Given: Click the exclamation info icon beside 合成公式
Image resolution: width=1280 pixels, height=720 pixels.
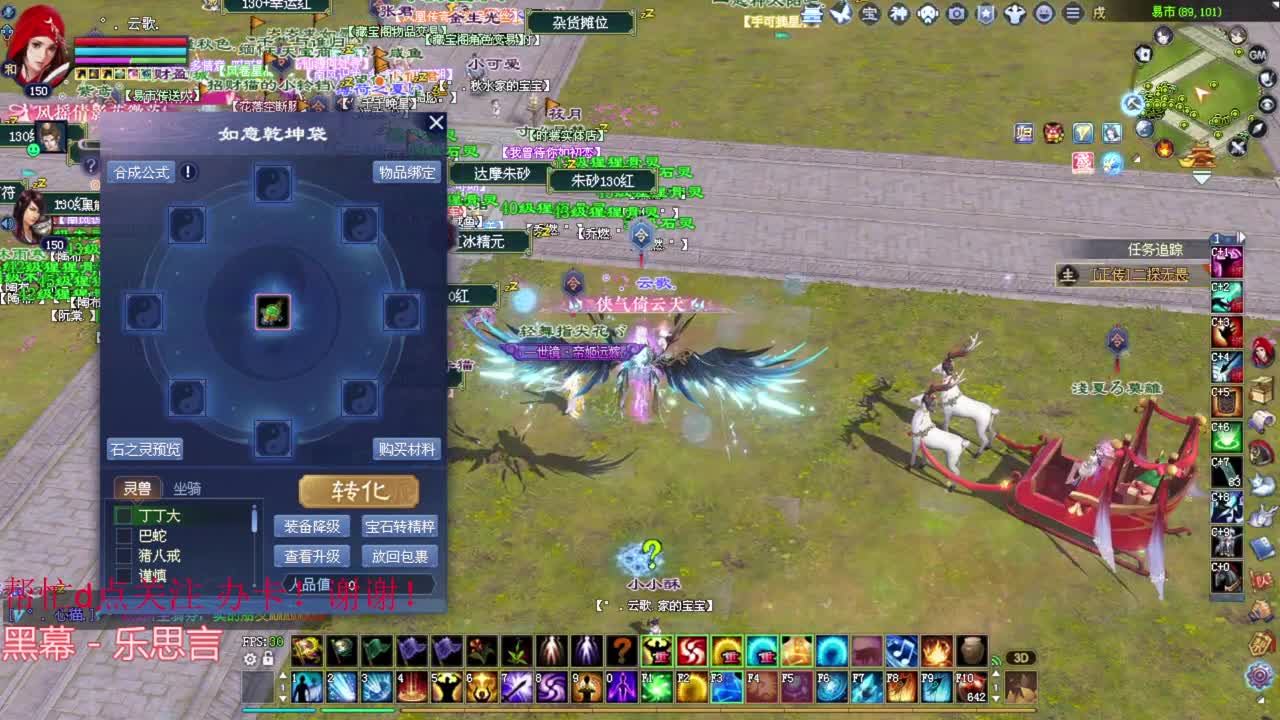Looking at the screenshot, I should pos(186,172).
